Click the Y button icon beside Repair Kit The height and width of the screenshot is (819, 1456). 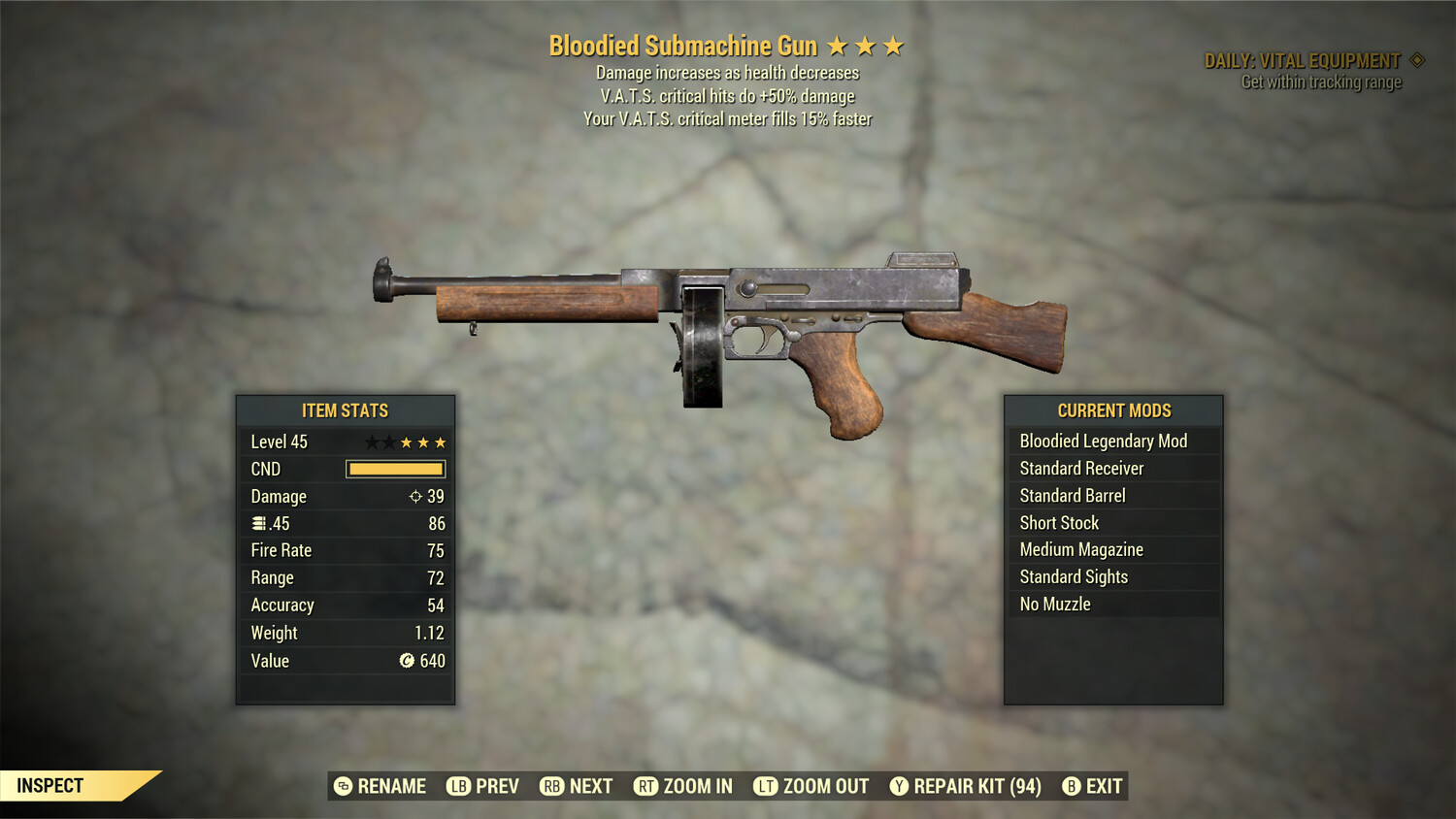pos(898,786)
